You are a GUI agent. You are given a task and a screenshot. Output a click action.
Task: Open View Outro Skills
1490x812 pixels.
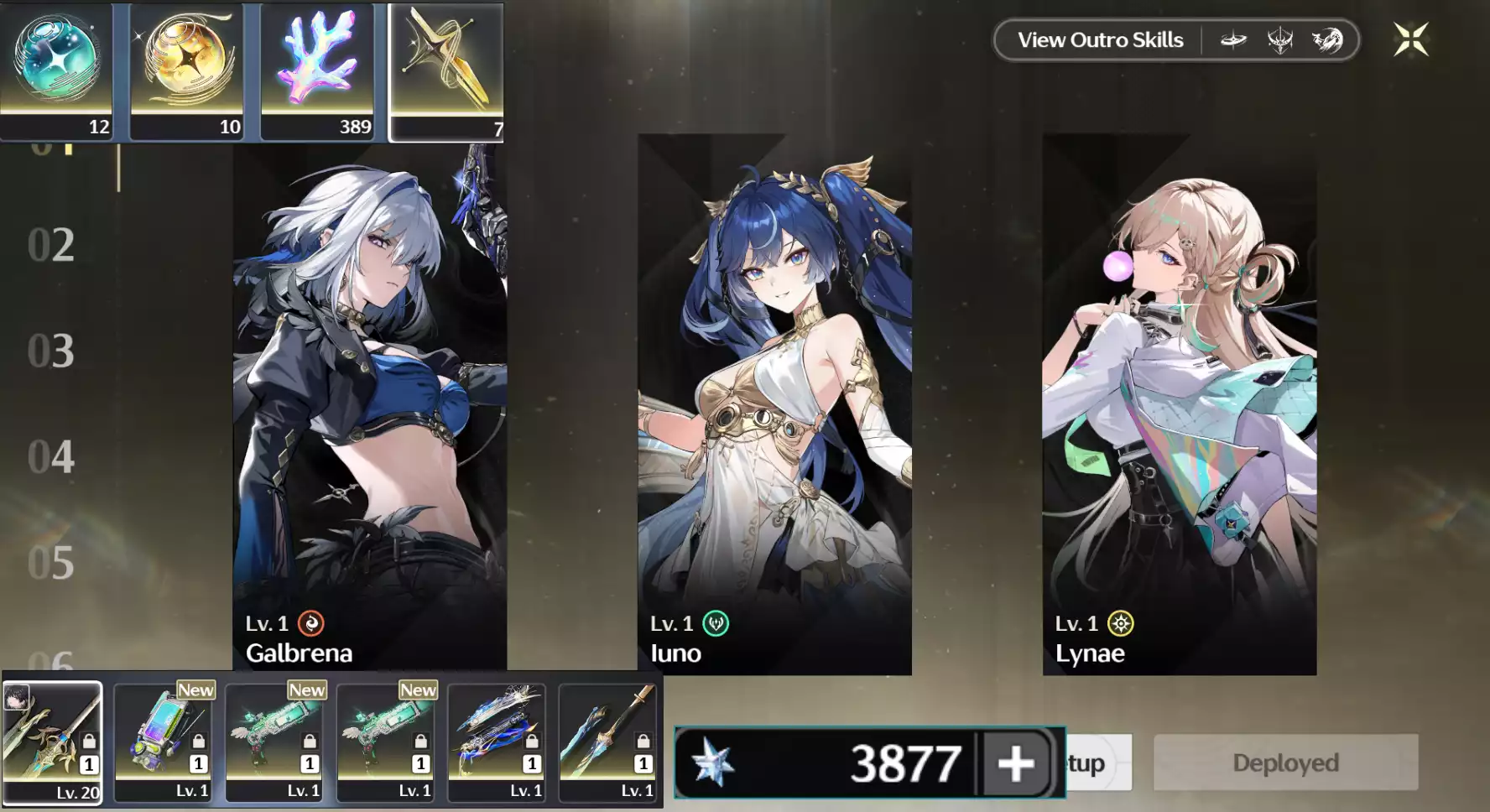click(1100, 39)
